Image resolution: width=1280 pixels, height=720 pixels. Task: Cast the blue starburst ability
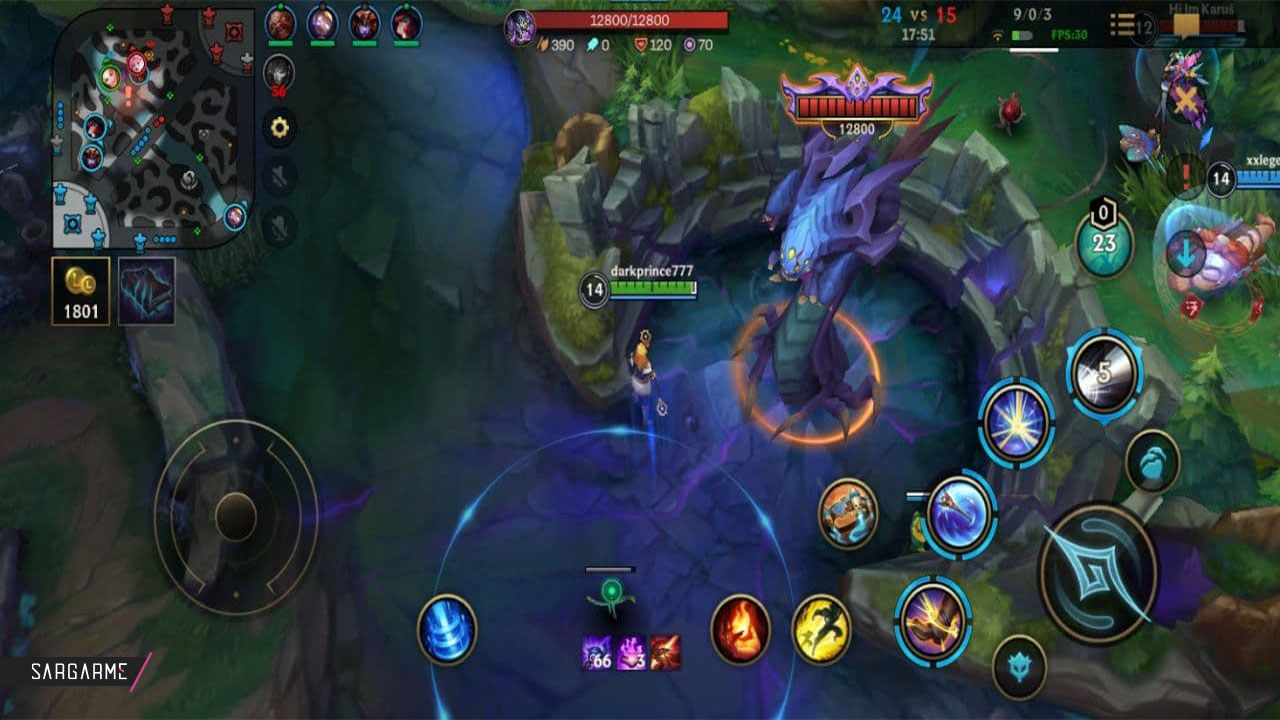tap(1016, 423)
